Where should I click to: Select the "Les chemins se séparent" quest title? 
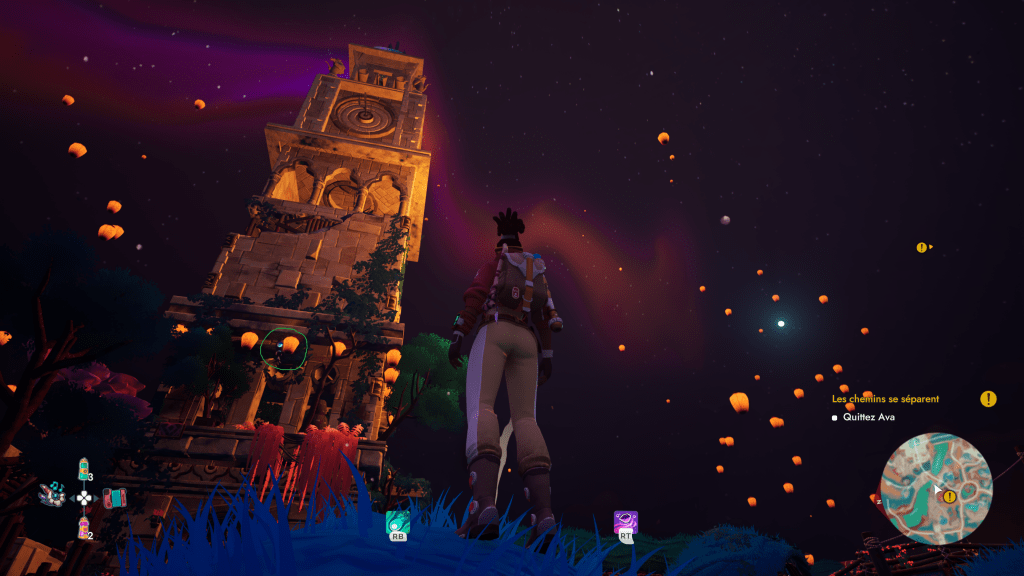(x=885, y=399)
